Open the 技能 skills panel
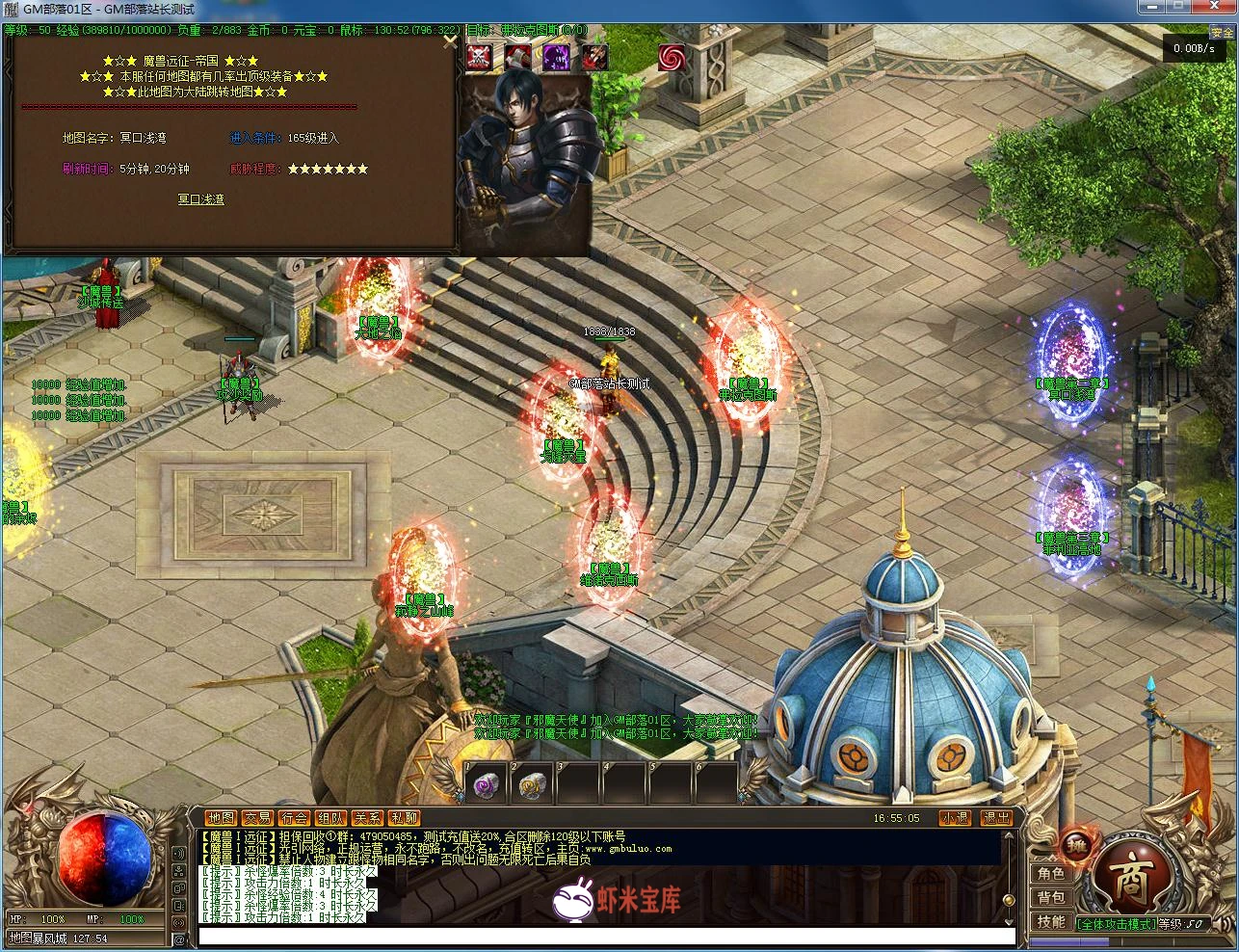The height and width of the screenshot is (952, 1239). point(1051,922)
